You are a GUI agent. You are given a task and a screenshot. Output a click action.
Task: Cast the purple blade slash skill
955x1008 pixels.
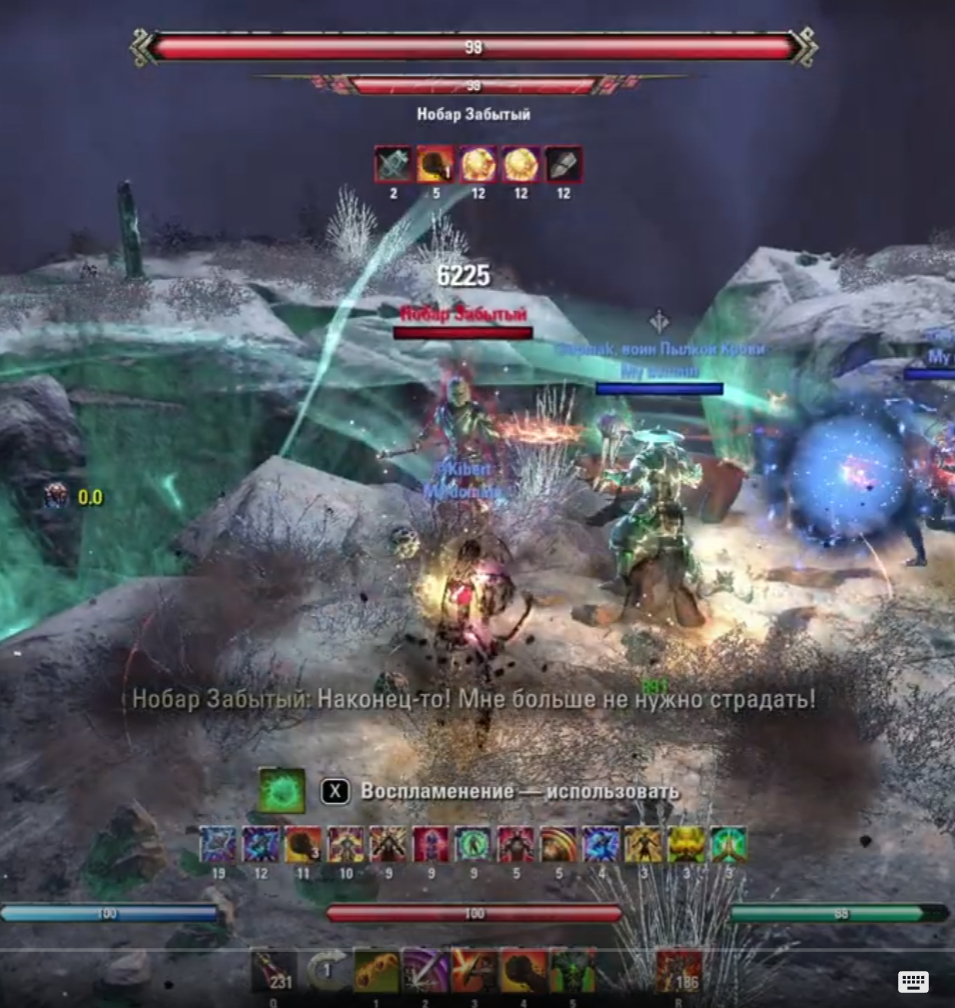tap(425, 971)
